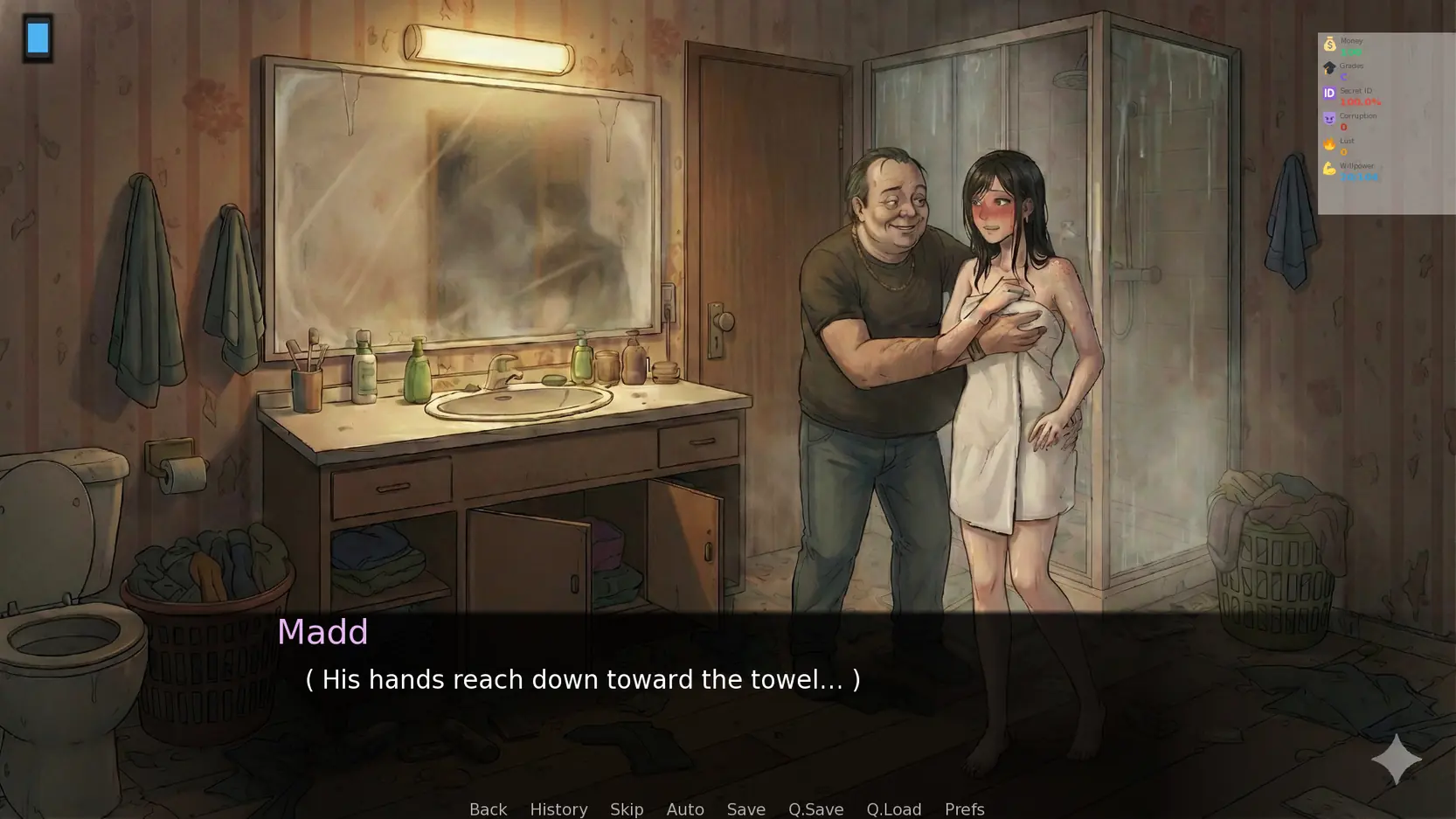Screen dimensions: 1456x819
Task: Open the Prefs settings screen
Action: pos(964,809)
